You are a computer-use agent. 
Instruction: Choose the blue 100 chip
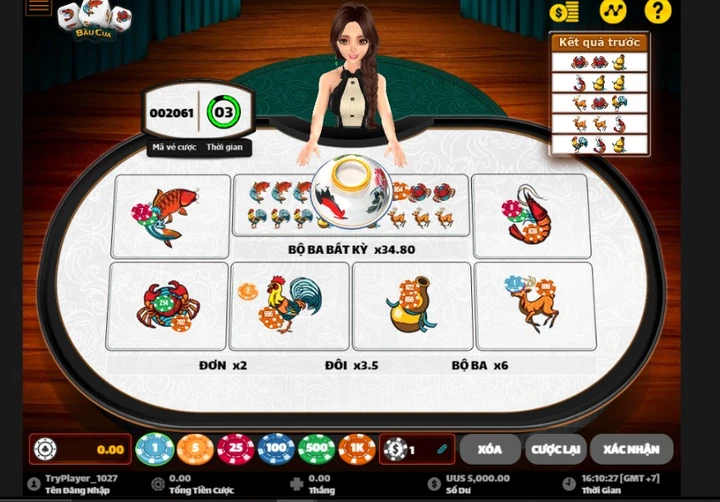276,449
